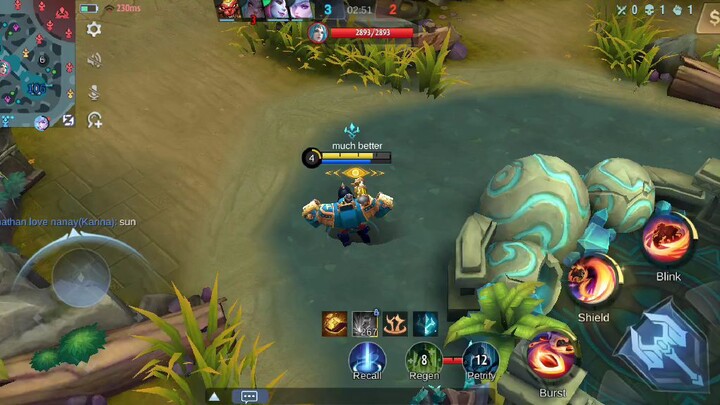Screen dimensions: 720x405
Task: Open the minimap
Action: pyautogui.click(x=37, y=60)
